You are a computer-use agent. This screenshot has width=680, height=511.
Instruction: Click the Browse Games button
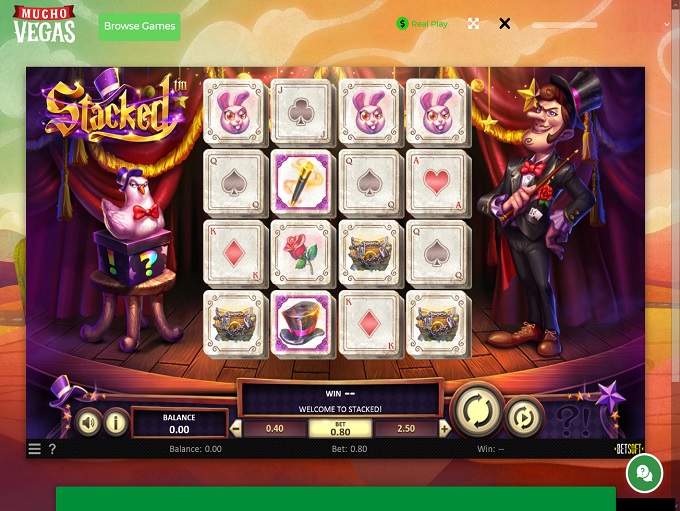(139, 26)
